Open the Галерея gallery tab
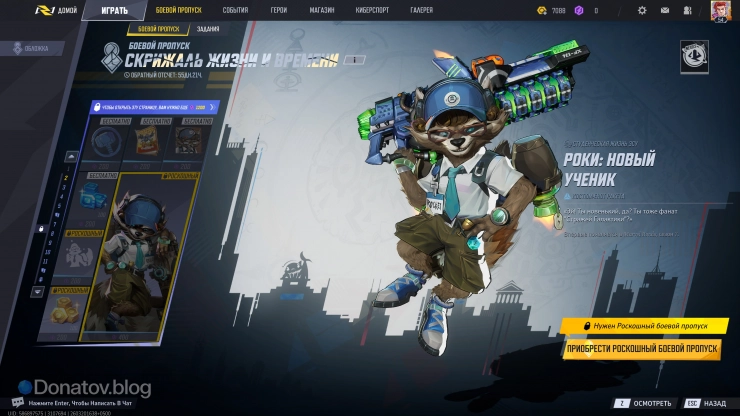740x416 pixels. (x=422, y=10)
